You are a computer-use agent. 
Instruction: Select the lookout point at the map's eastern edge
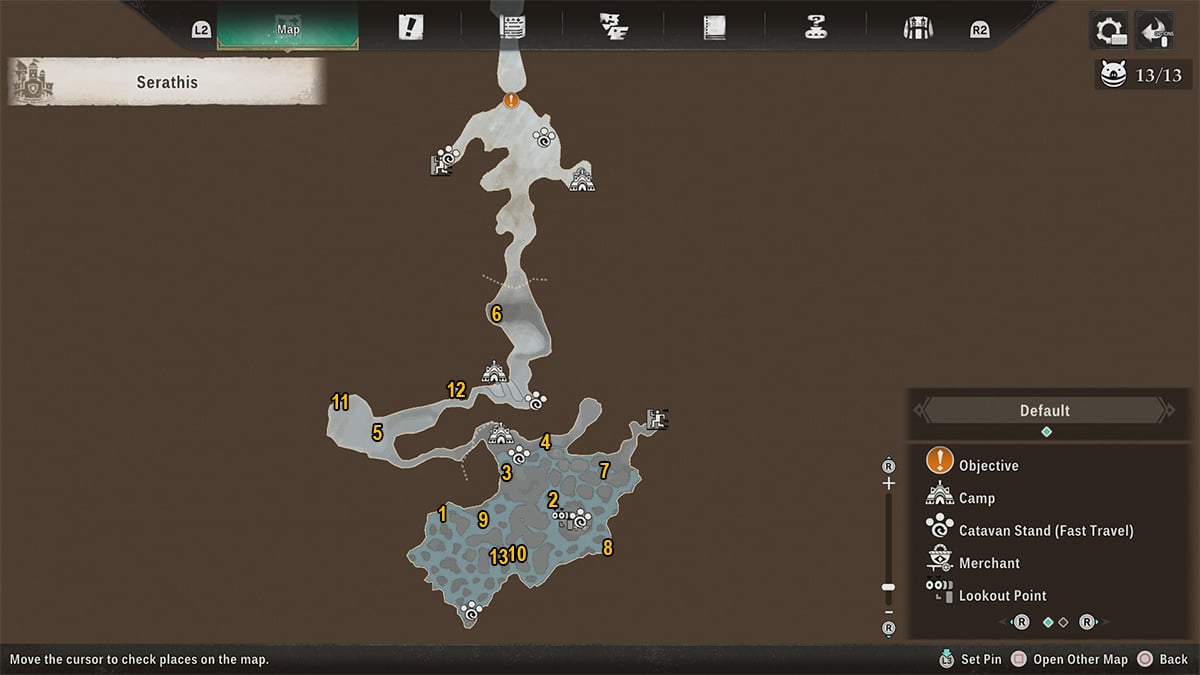coord(657,419)
